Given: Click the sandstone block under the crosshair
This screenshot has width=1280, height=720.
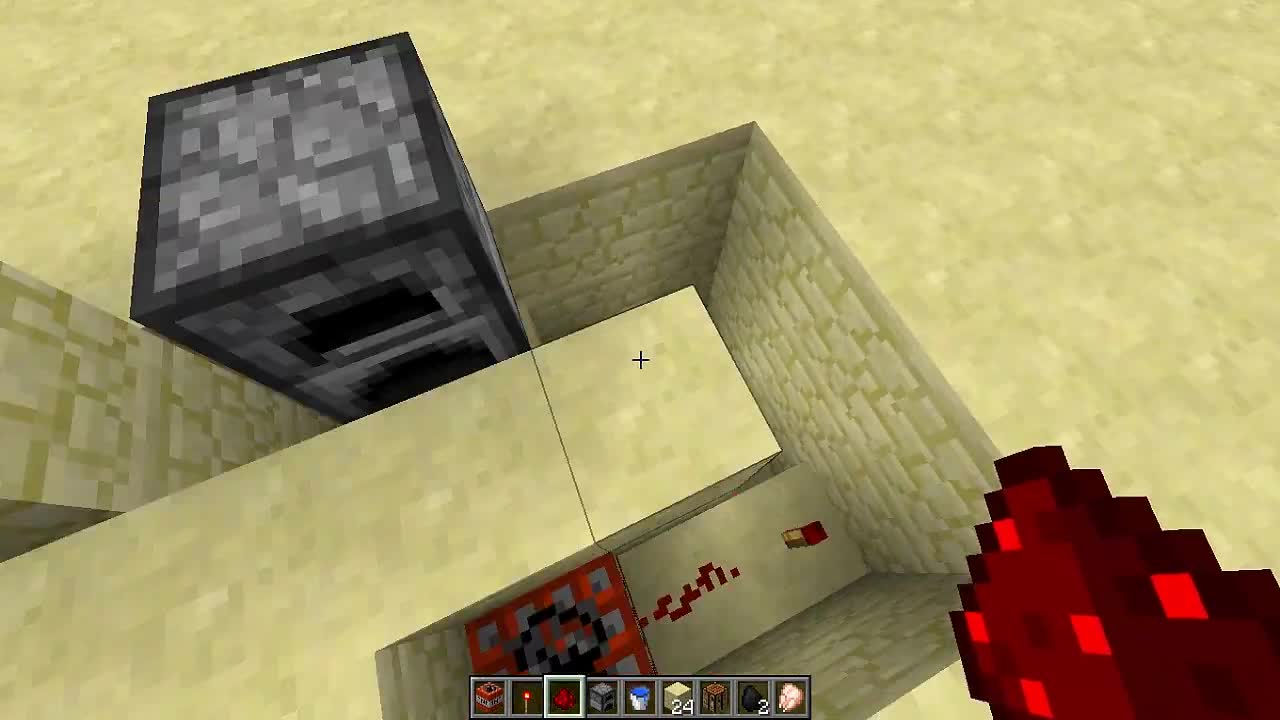Looking at the screenshot, I should [x=650, y=380].
